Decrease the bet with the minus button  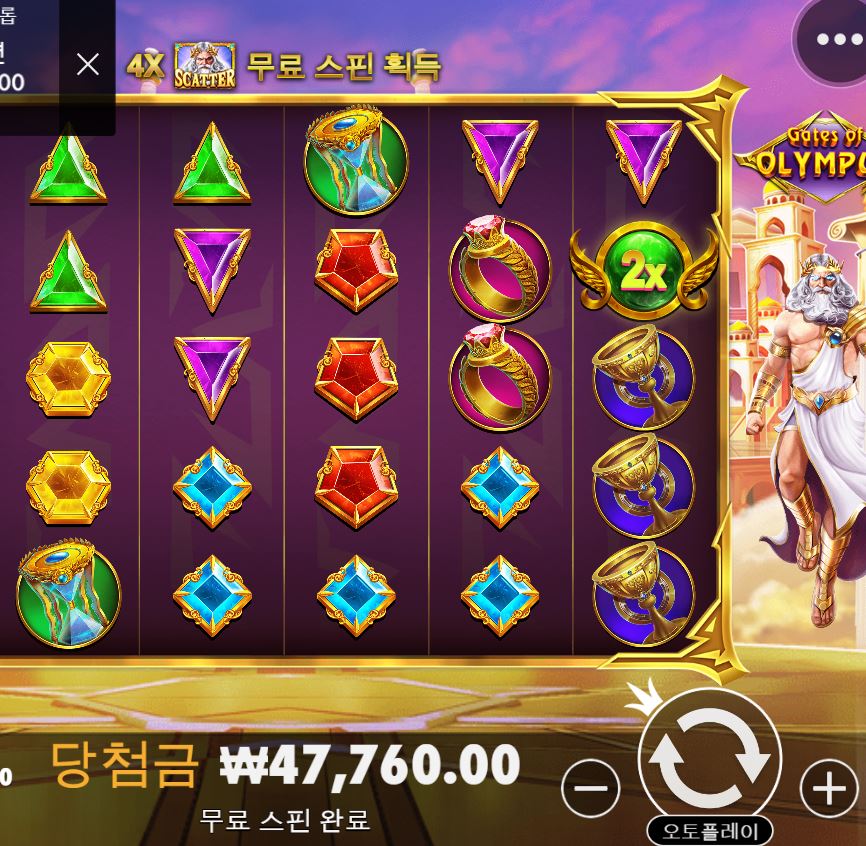click(x=591, y=789)
